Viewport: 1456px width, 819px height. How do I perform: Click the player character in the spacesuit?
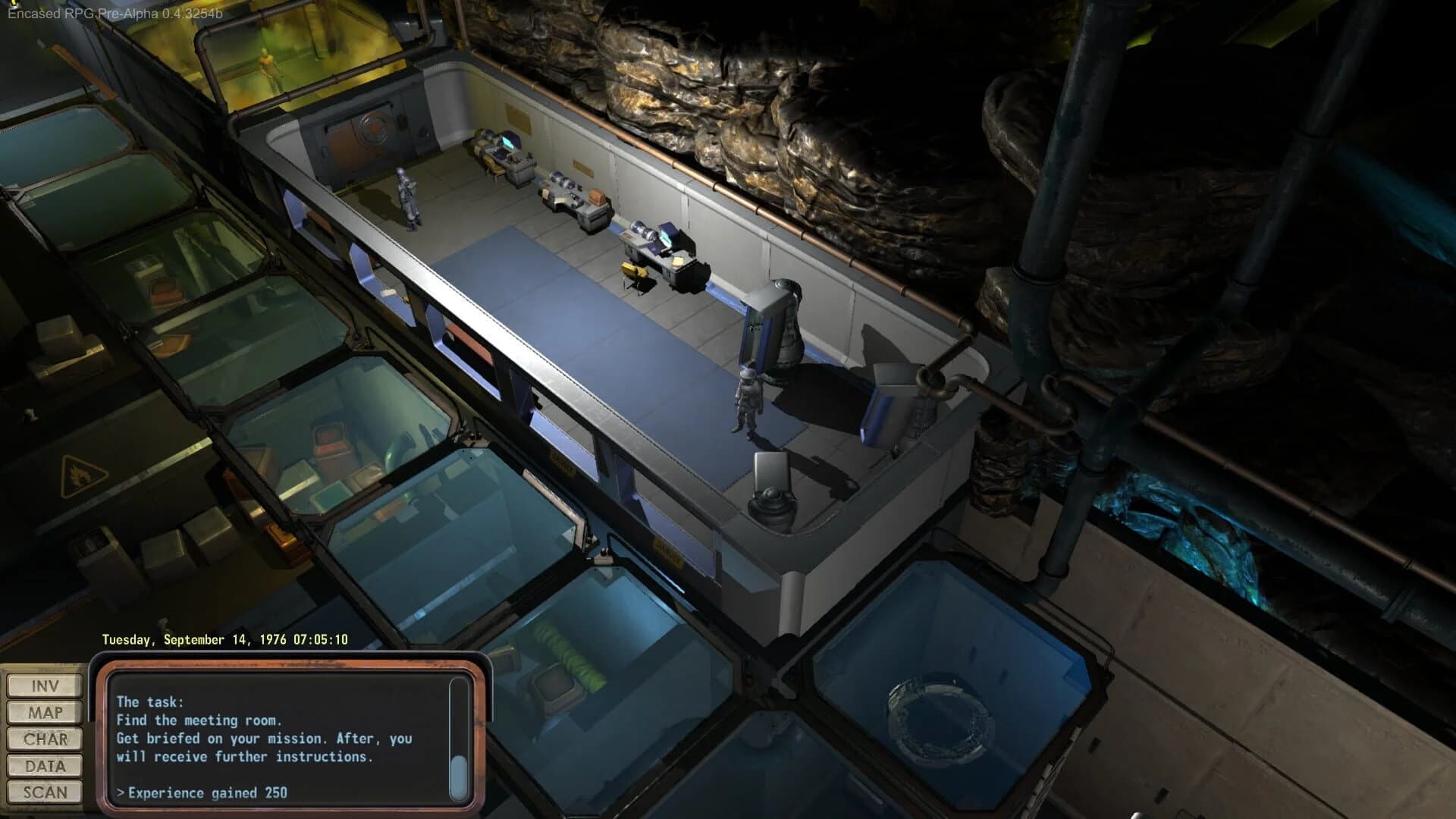(748, 402)
